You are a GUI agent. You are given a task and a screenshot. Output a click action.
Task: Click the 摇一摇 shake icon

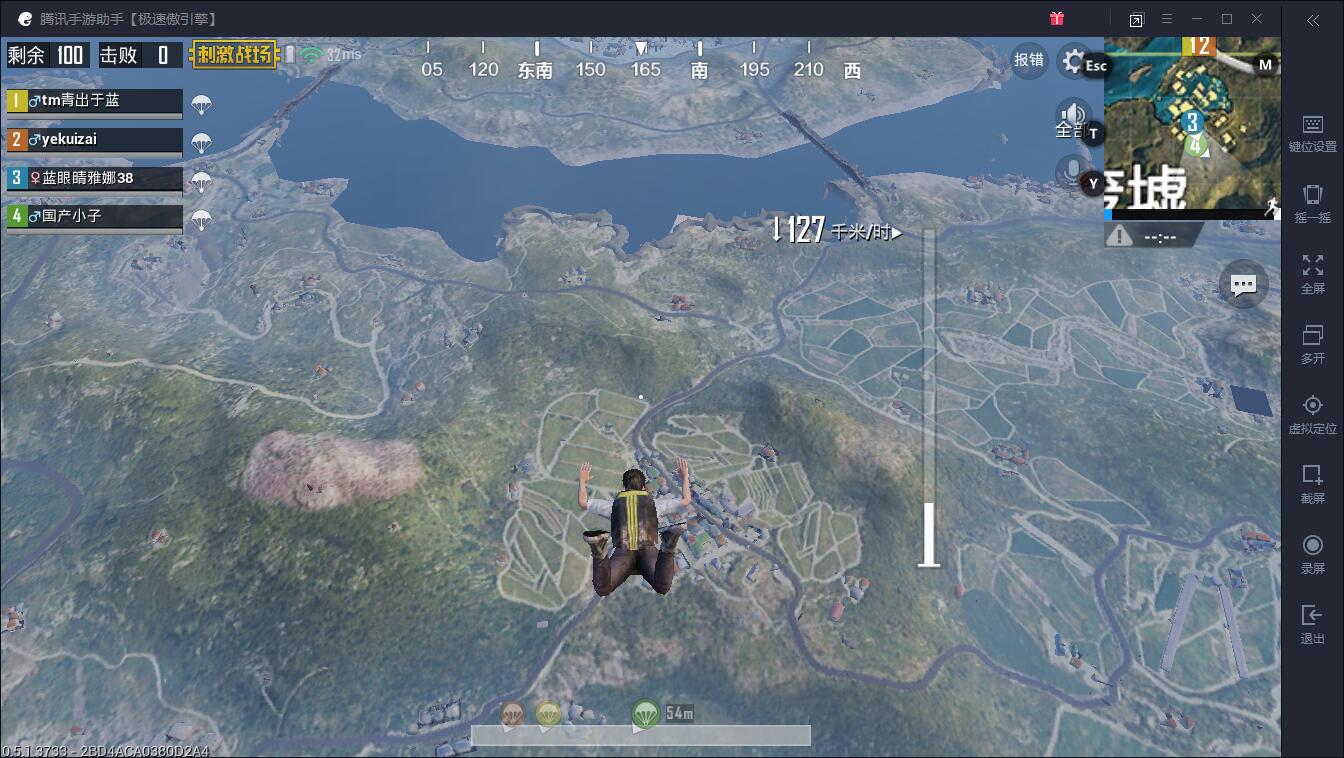pos(1312,198)
